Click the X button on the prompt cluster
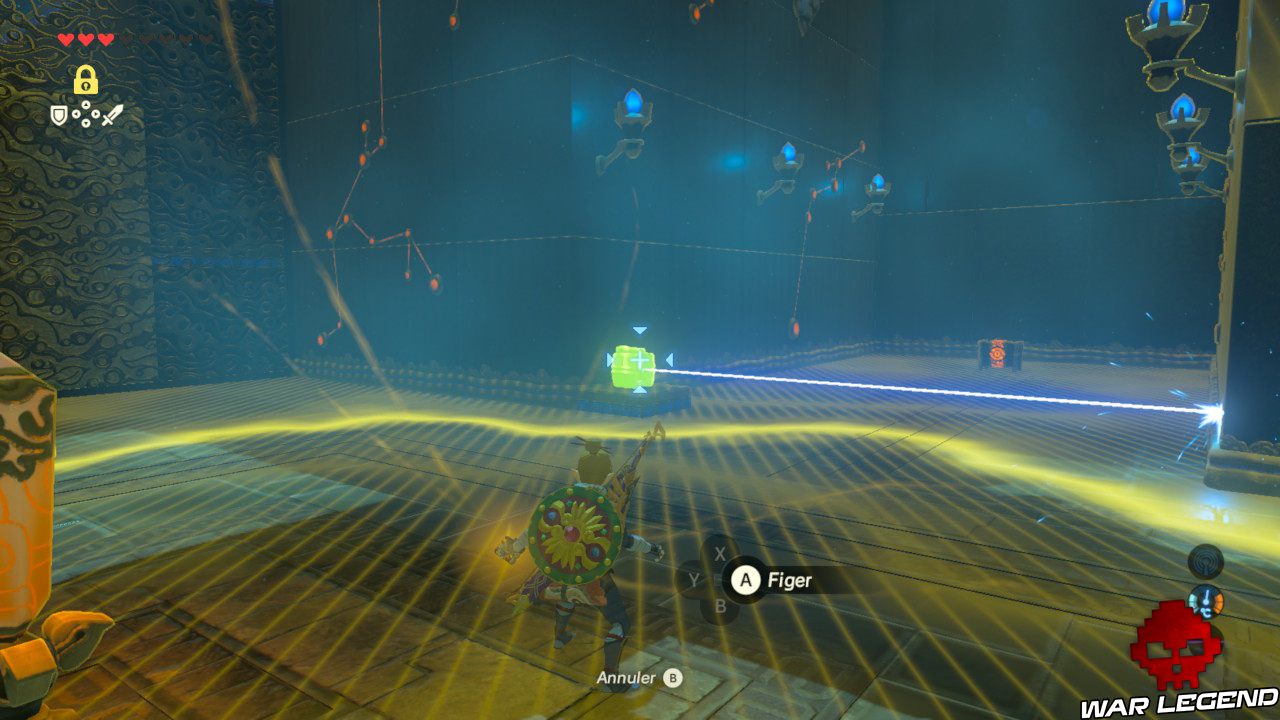The height and width of the screenshot is (720, 1280). (x=719, y=553)
